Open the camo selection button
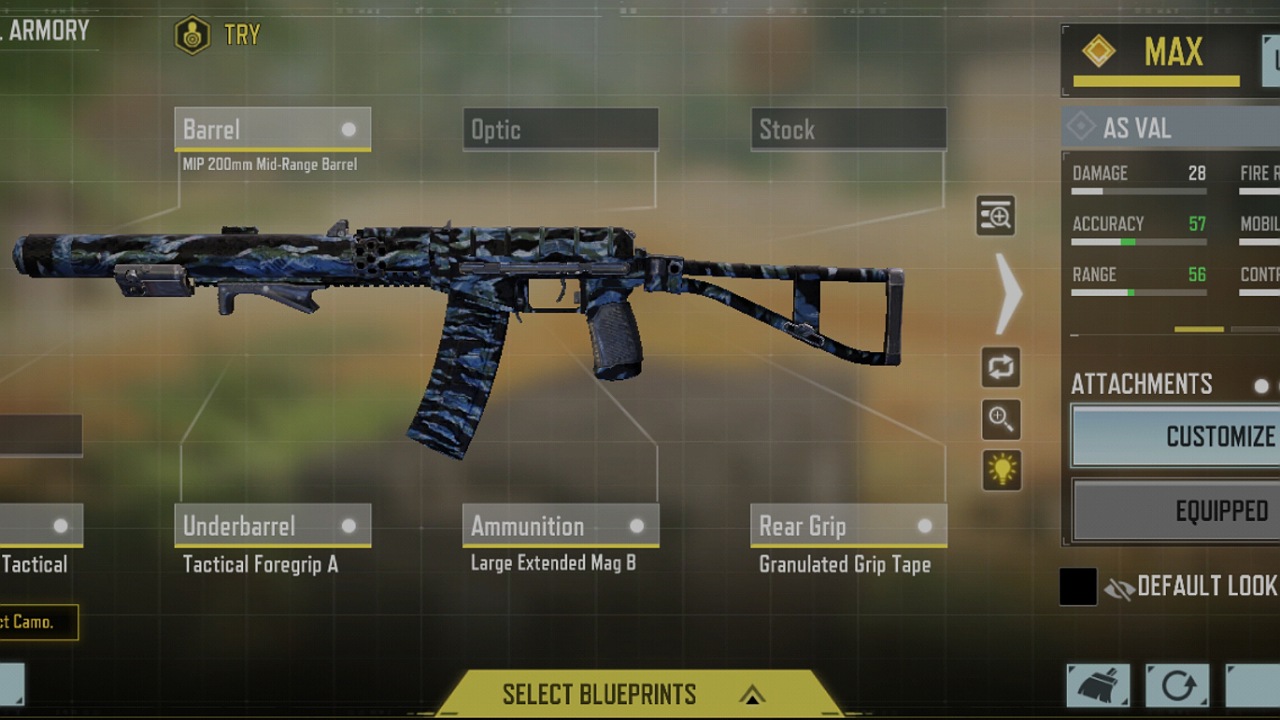This screenshot has height=720, width=1280. point(38,622)
